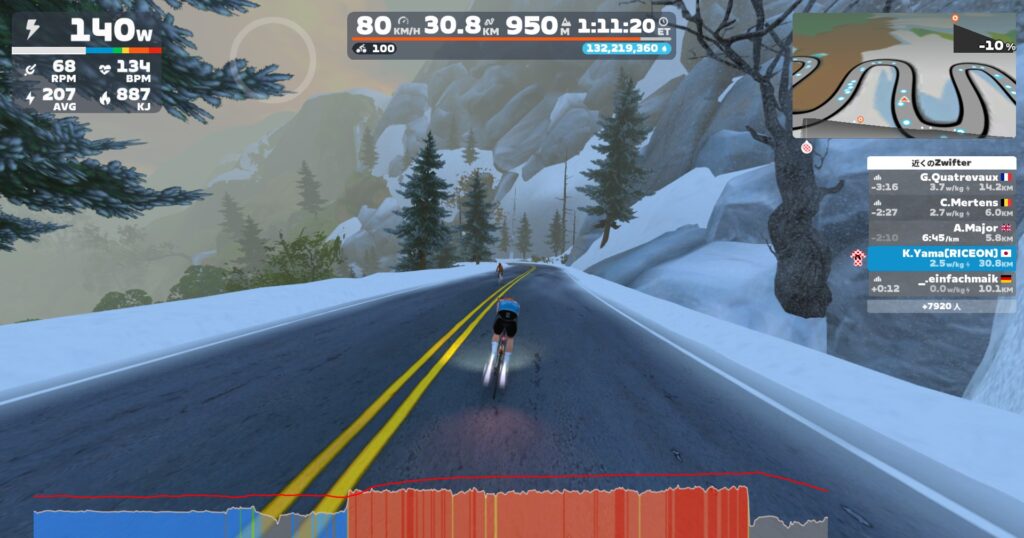Select rider G.Quatrevaux in the nearby list
Screen dimensions: 1024x538
coord(941,181)
